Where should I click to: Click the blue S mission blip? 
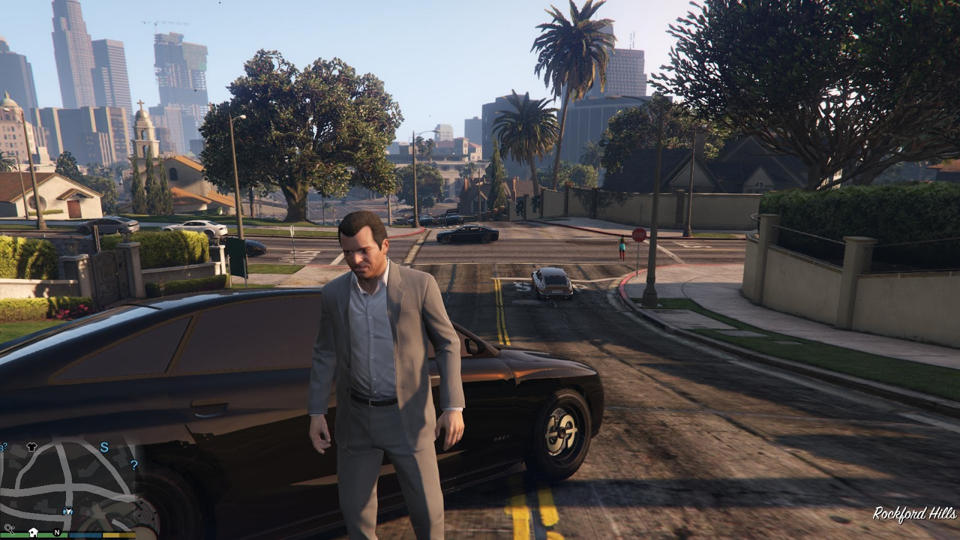(104, 447)
